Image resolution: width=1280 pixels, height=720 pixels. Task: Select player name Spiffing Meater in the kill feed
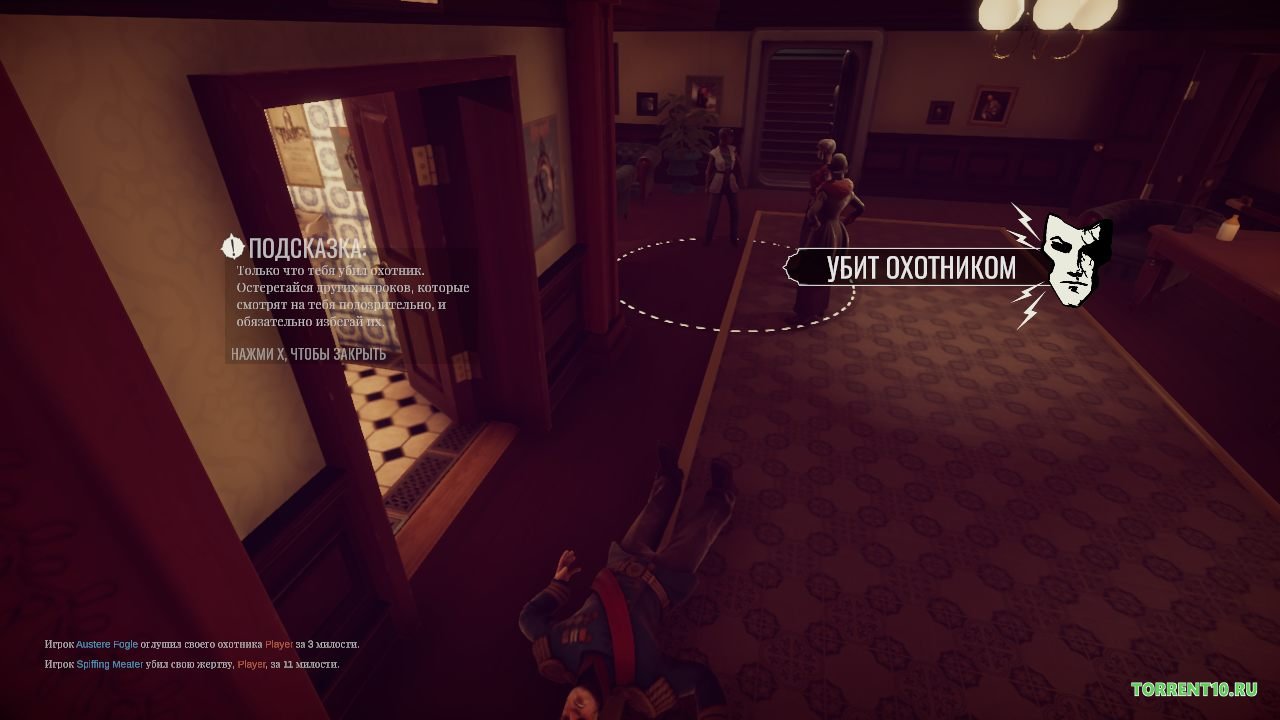coord(110,664)
